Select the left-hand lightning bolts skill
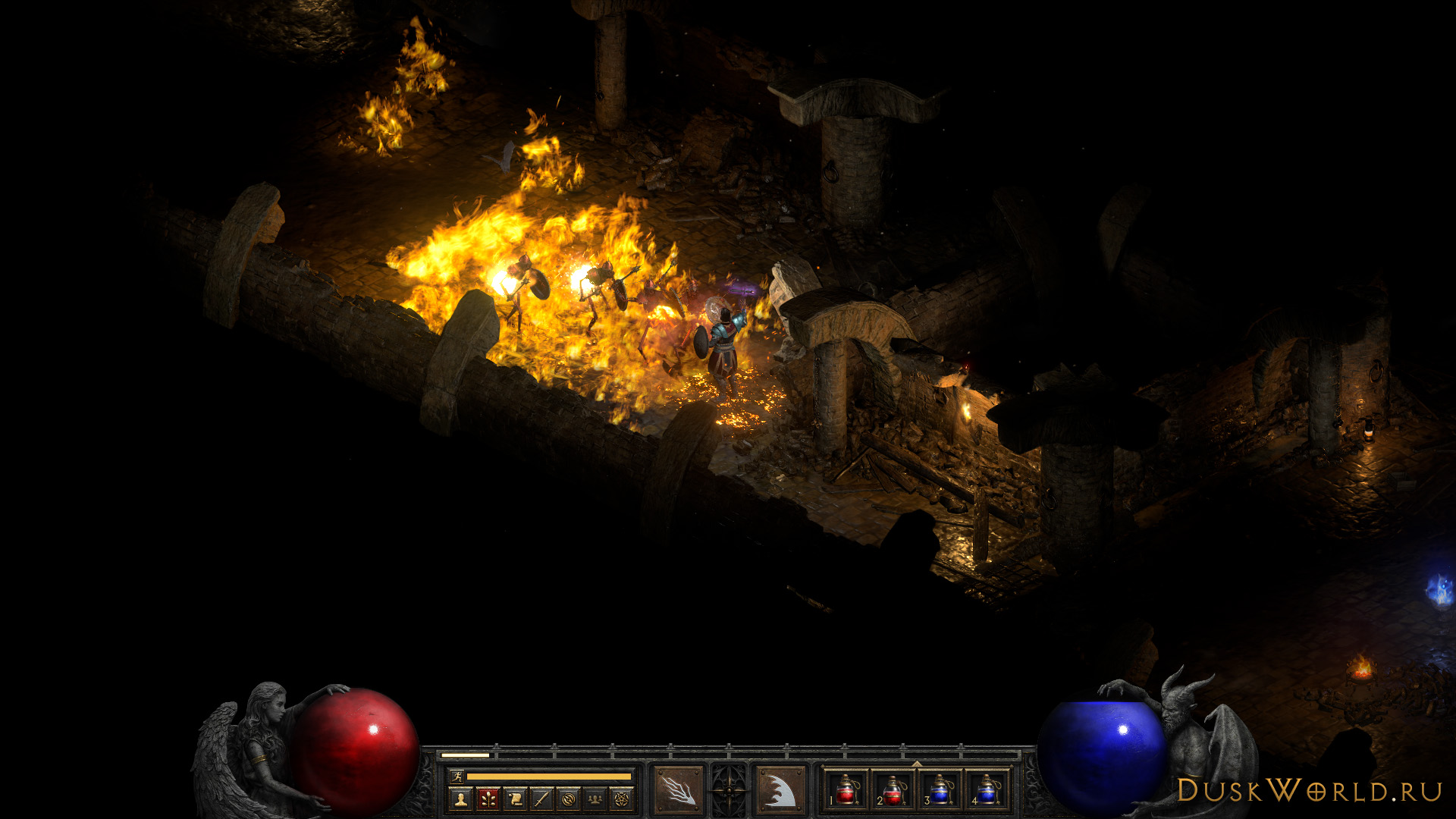Viewport: 1456px width, 819px height. [x=678, y=790]
